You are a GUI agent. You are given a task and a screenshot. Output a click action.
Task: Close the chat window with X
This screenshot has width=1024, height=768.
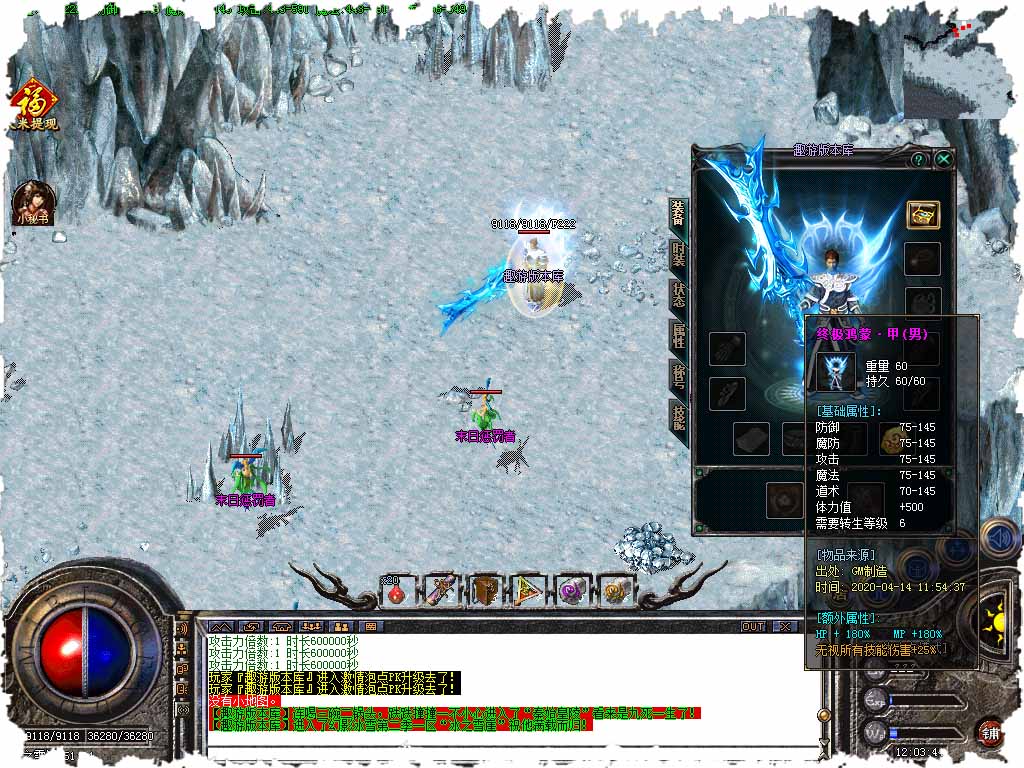tap(786, 626)
